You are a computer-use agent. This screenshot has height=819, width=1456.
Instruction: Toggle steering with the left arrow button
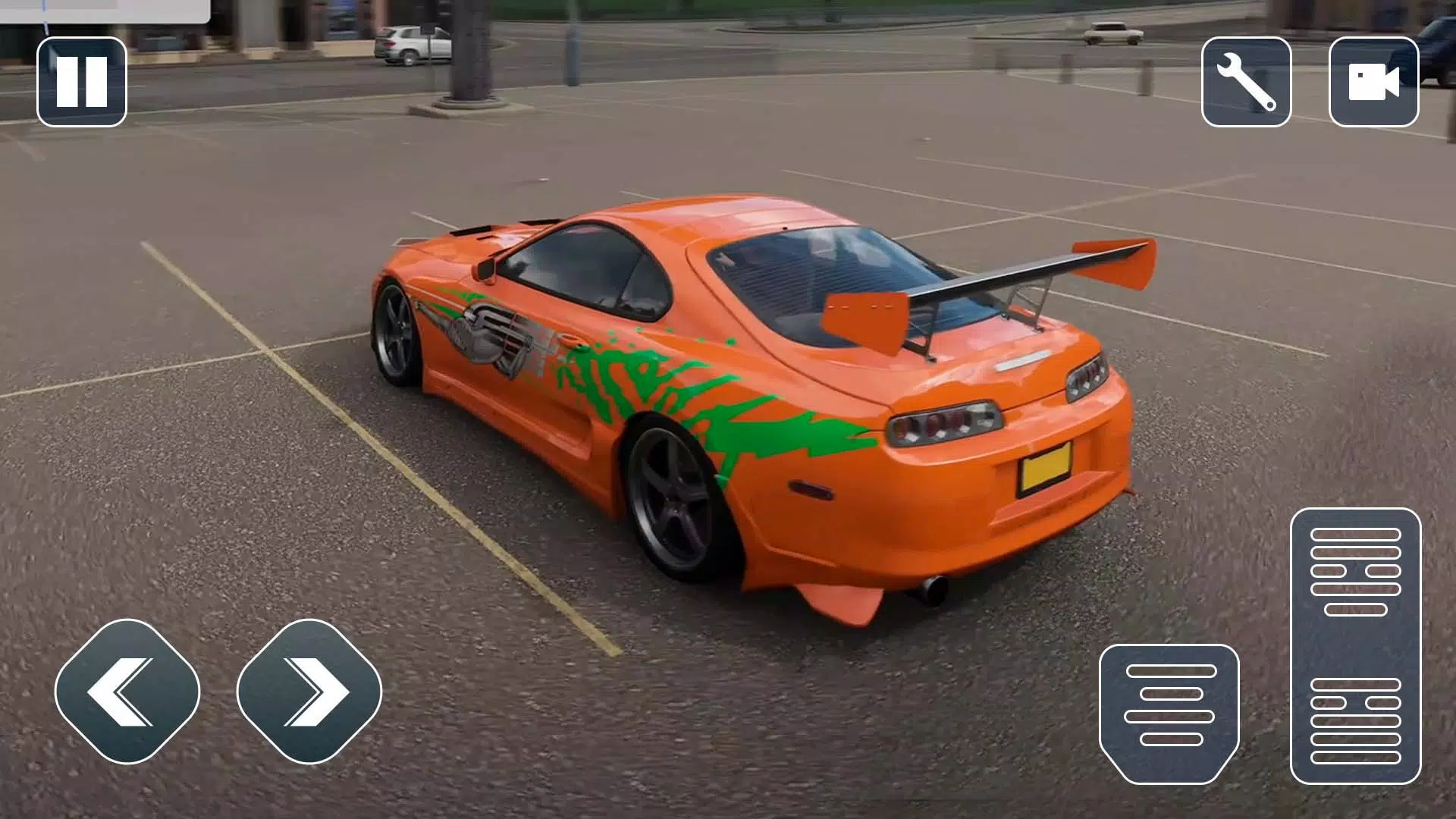[x=125, y=692]
